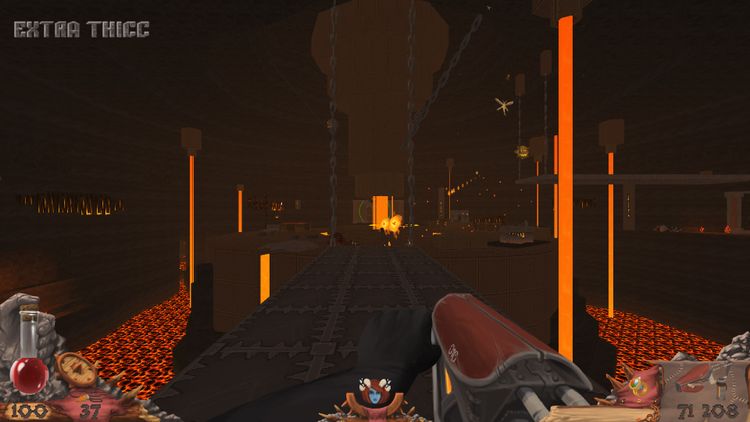Image resolution: width=750 pixels, height=422 pixels.
Task: Click the red health potion flask
Action: click(28, 372)
